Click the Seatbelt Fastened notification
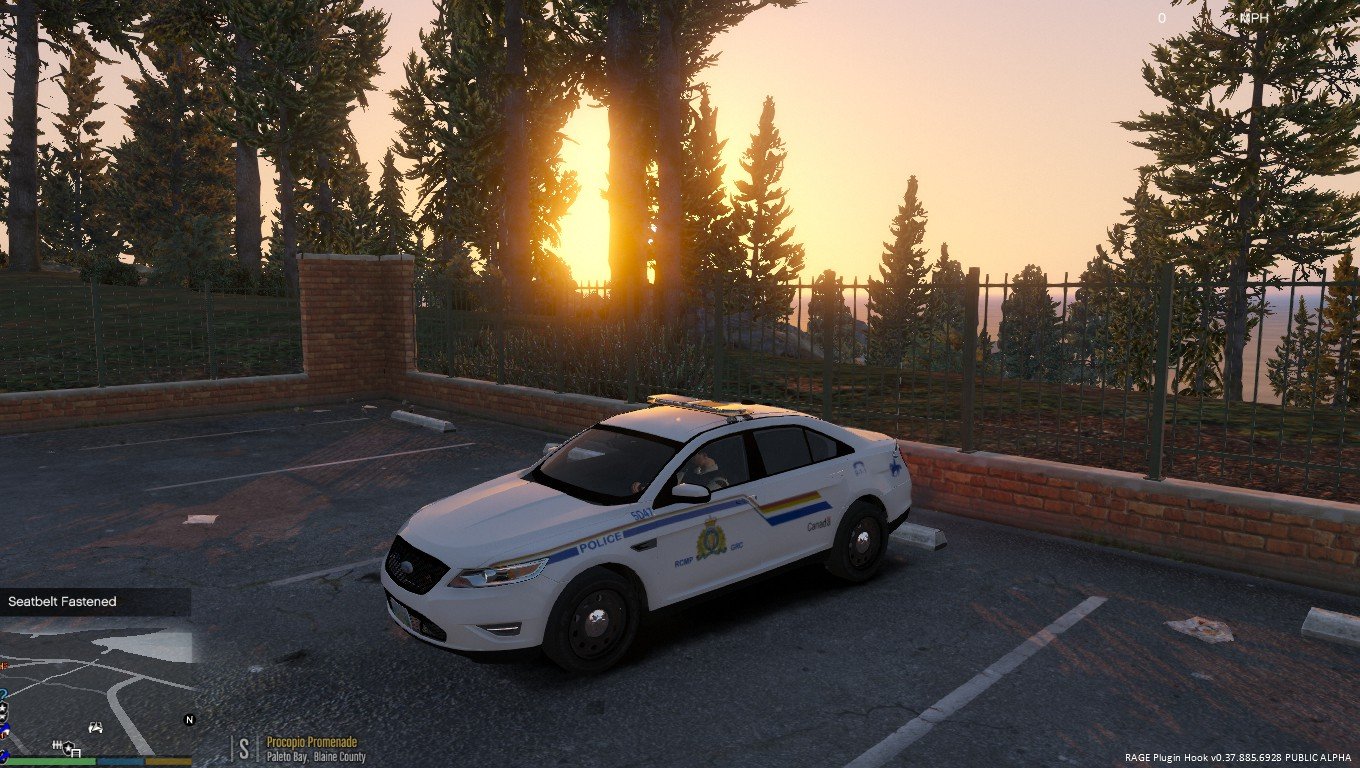Screen dimensions: 1360x768 click(x=95, y=602)
